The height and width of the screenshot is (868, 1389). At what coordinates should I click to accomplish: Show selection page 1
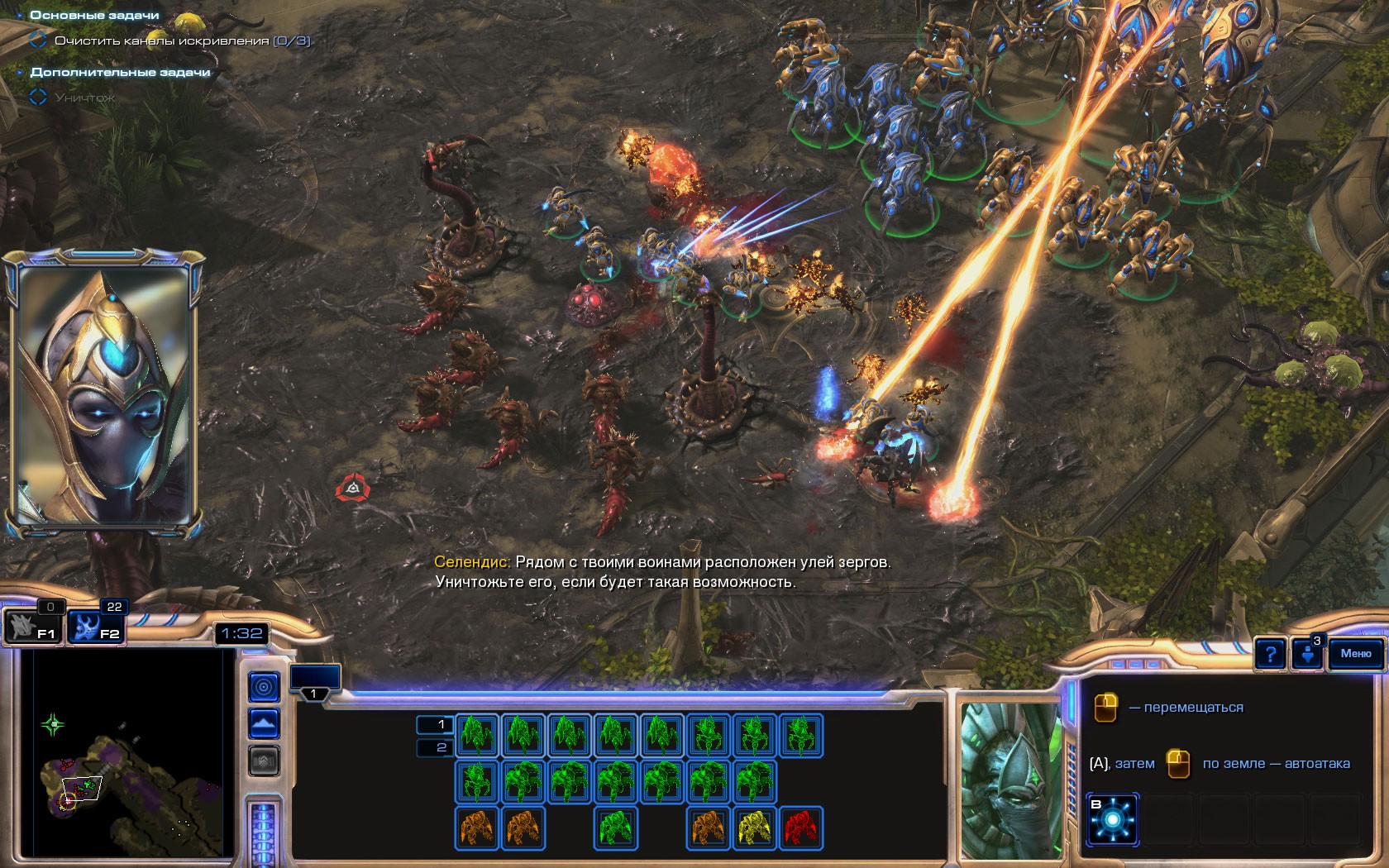coord(440,725)
